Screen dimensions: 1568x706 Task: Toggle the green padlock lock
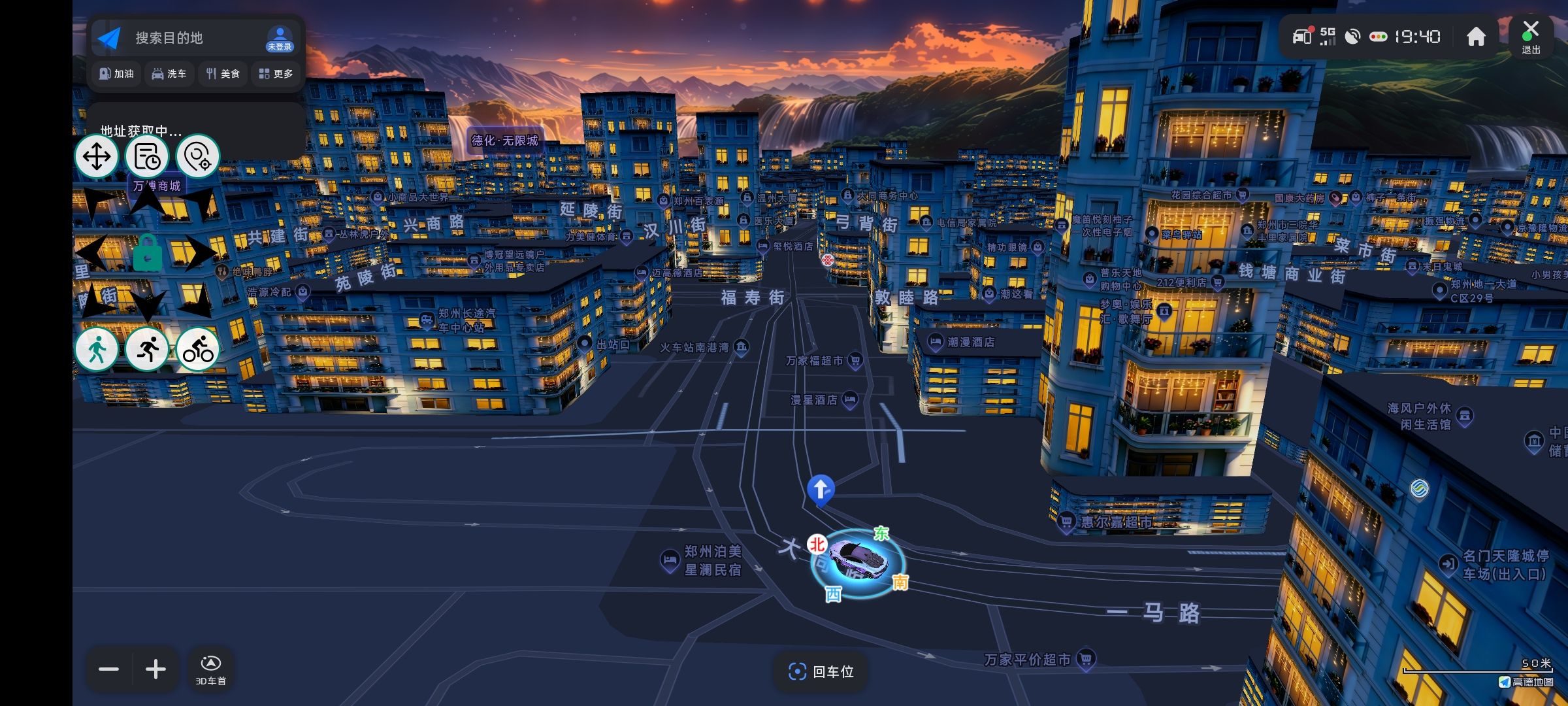pos(148,253)
